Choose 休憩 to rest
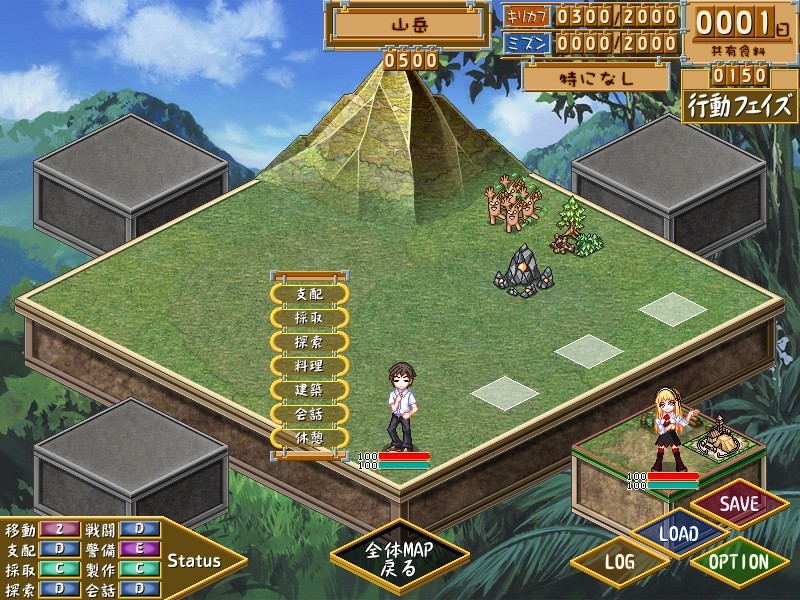 pyautogui.click(x=309, y=438)
